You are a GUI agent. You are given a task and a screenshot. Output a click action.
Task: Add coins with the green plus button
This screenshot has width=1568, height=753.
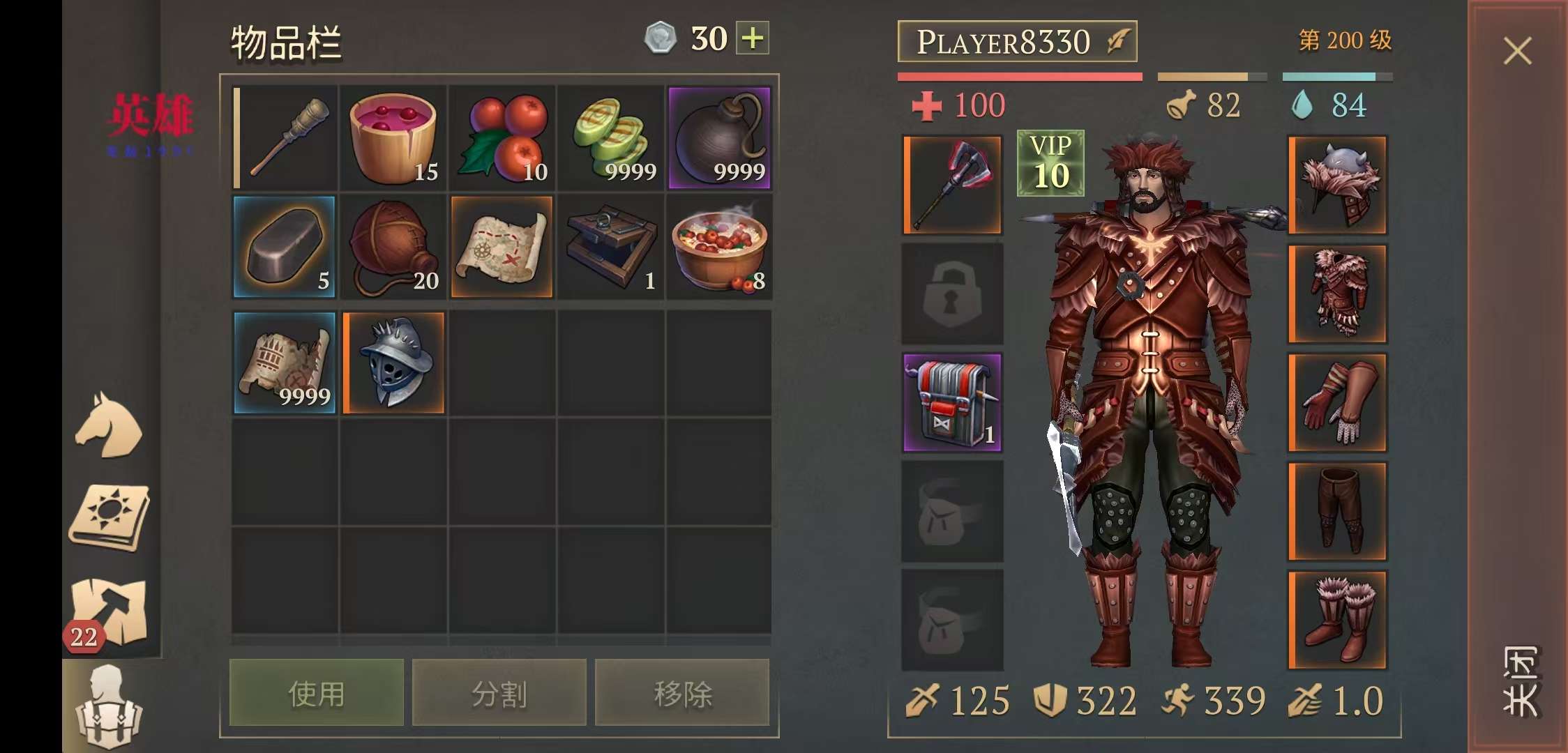753,38
